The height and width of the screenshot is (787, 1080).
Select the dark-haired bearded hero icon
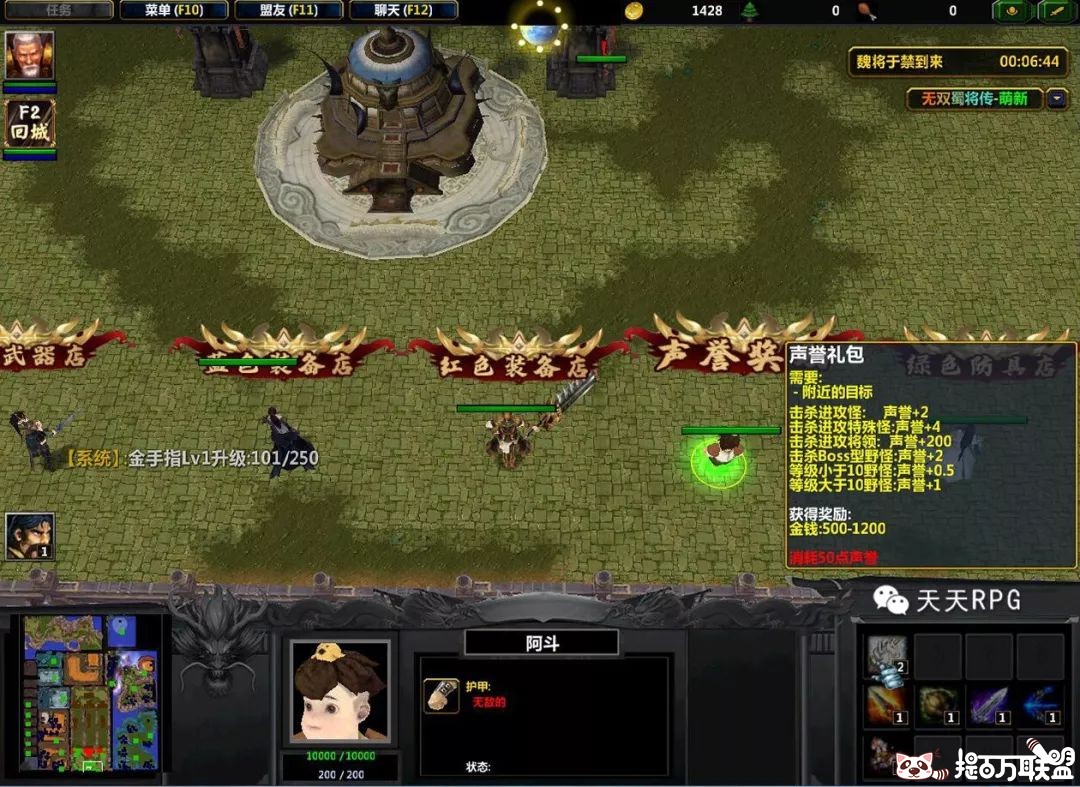coord(30,537)
